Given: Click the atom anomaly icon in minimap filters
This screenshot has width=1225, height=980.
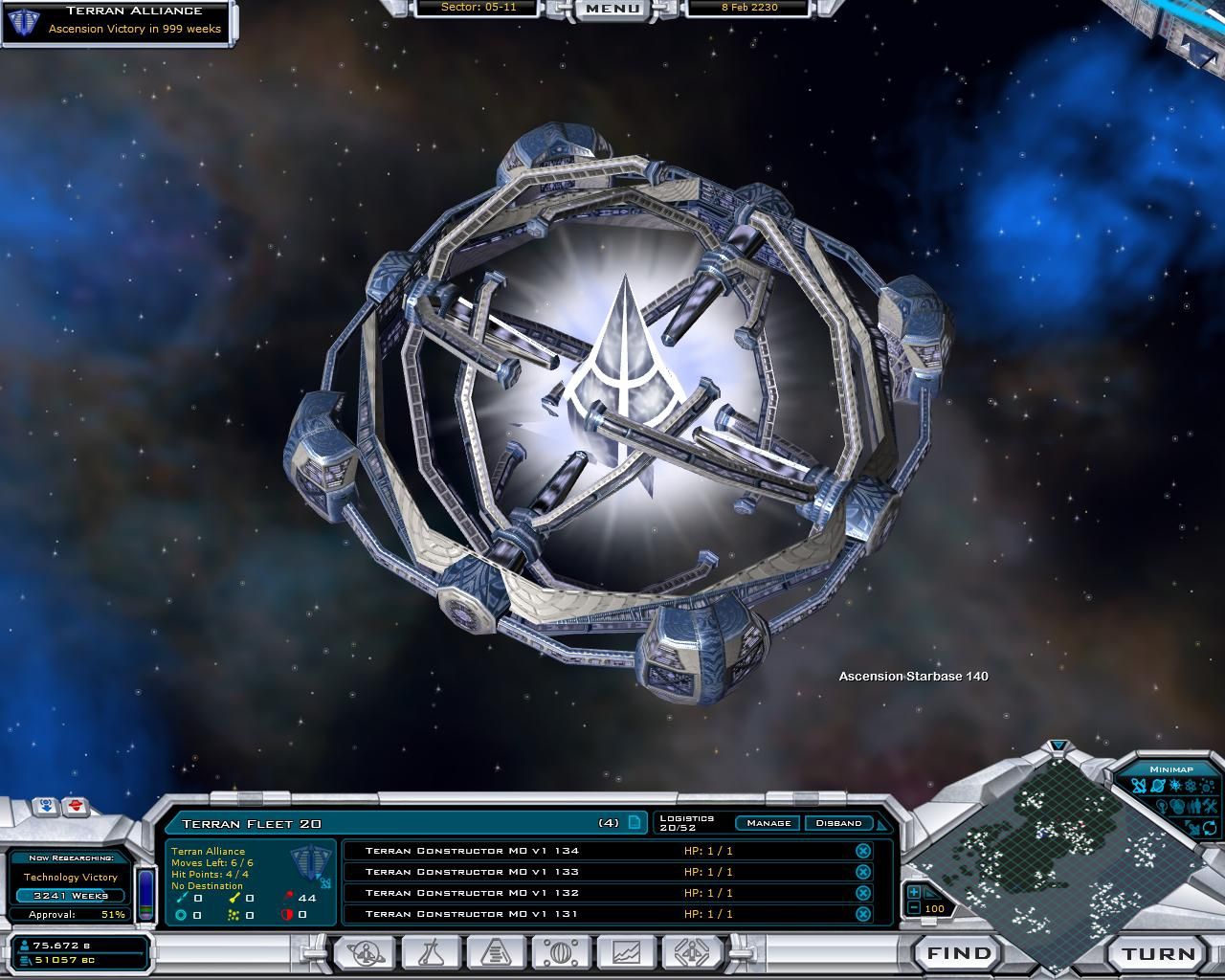Looking at the screenshot, I should pyautogui.click(x=1190, y=785).
